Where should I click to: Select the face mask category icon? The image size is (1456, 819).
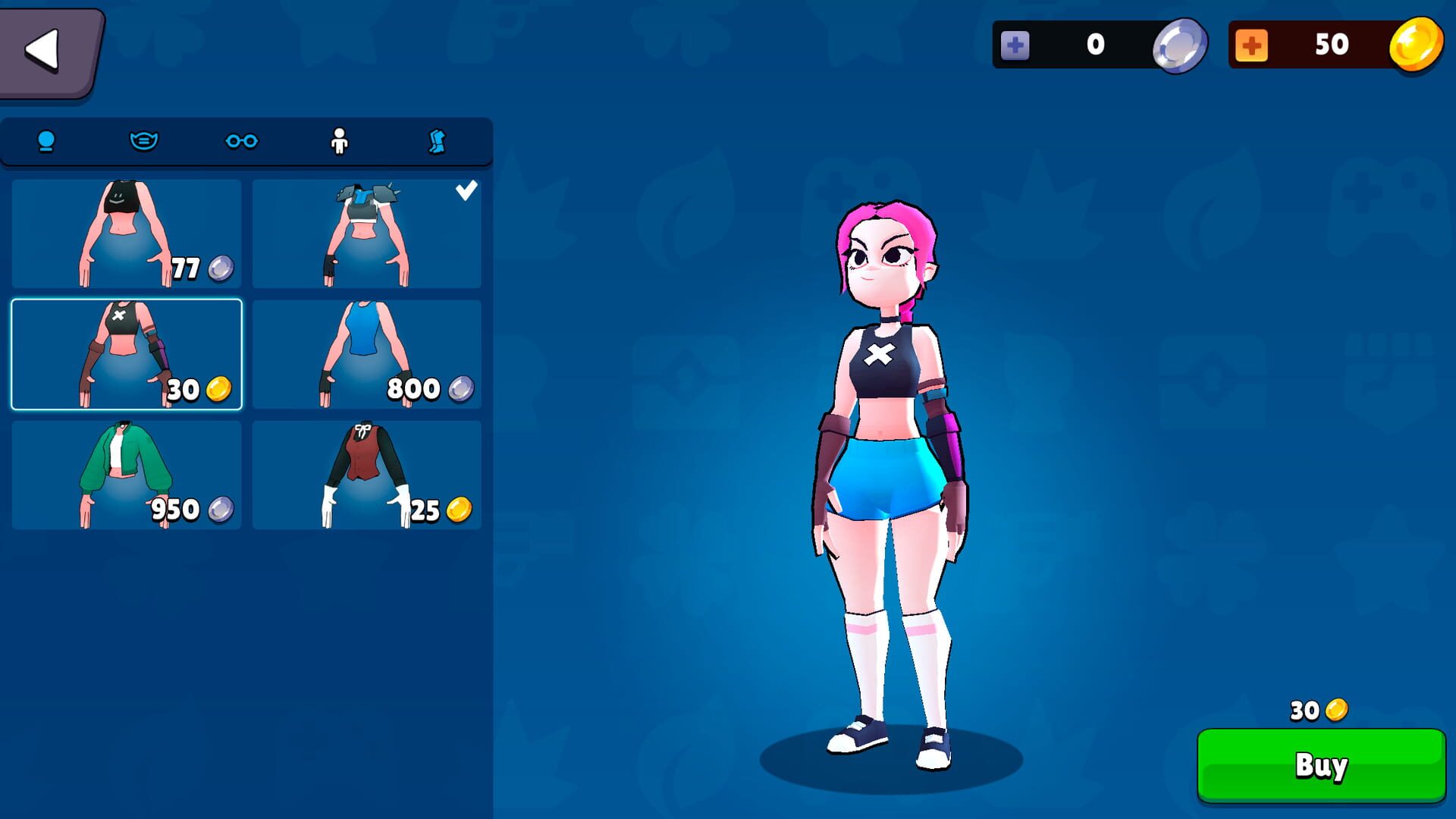pyautogui.click(x=144, y=141)
